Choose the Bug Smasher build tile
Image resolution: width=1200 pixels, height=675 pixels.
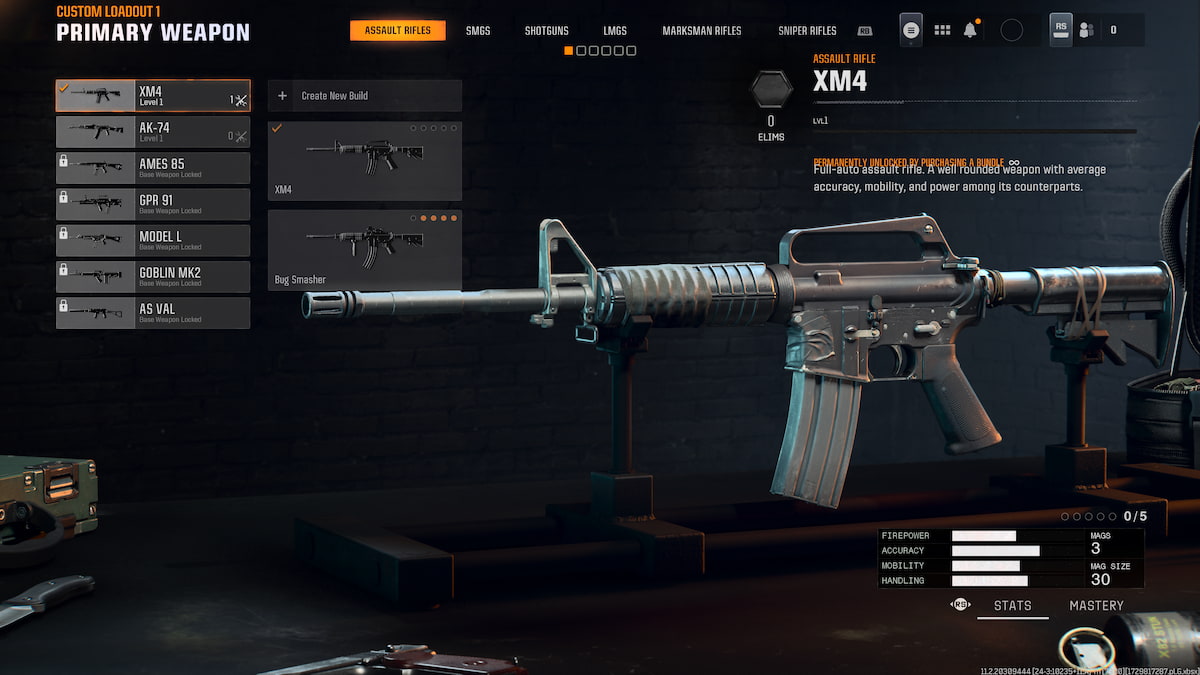click(x=364, y=249)
